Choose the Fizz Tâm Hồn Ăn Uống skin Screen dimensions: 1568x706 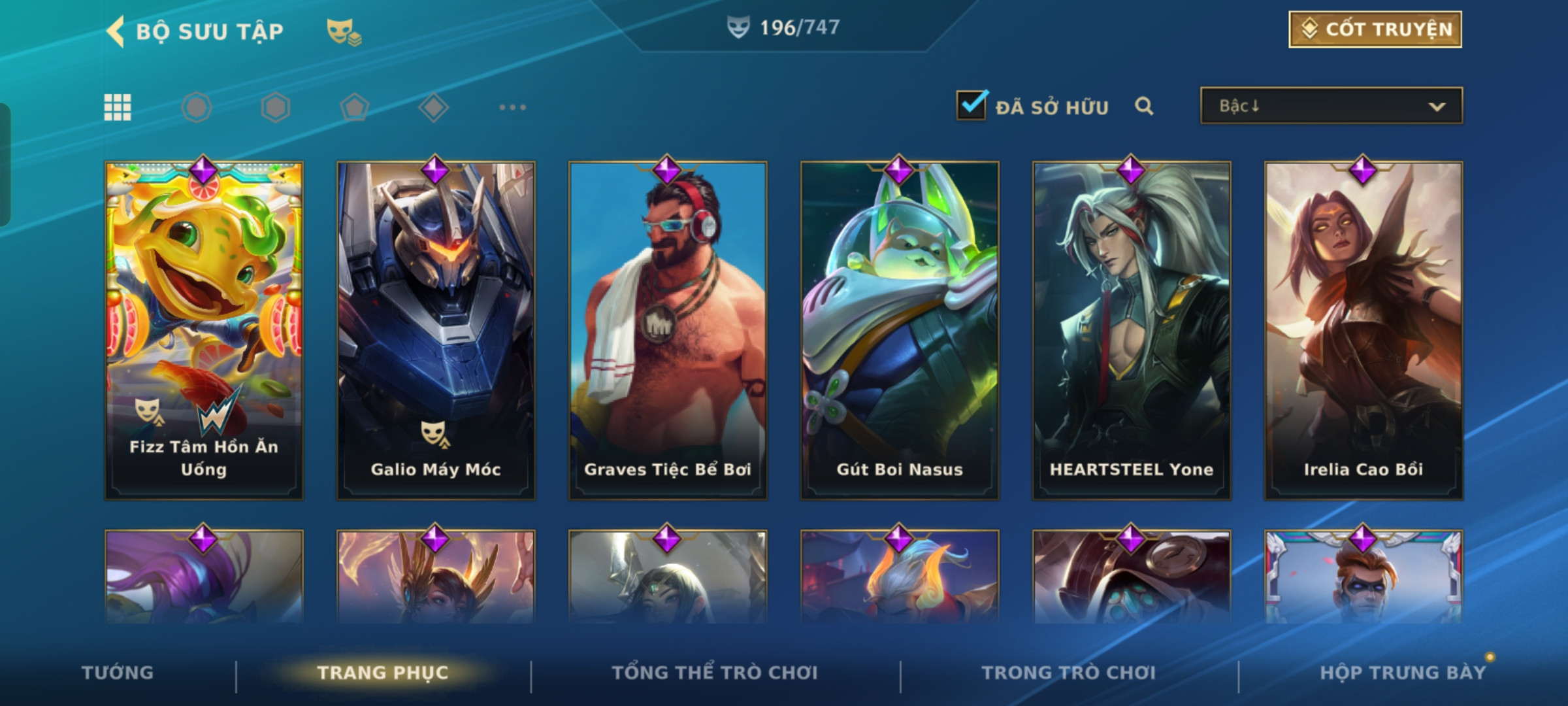click(204, 330)
